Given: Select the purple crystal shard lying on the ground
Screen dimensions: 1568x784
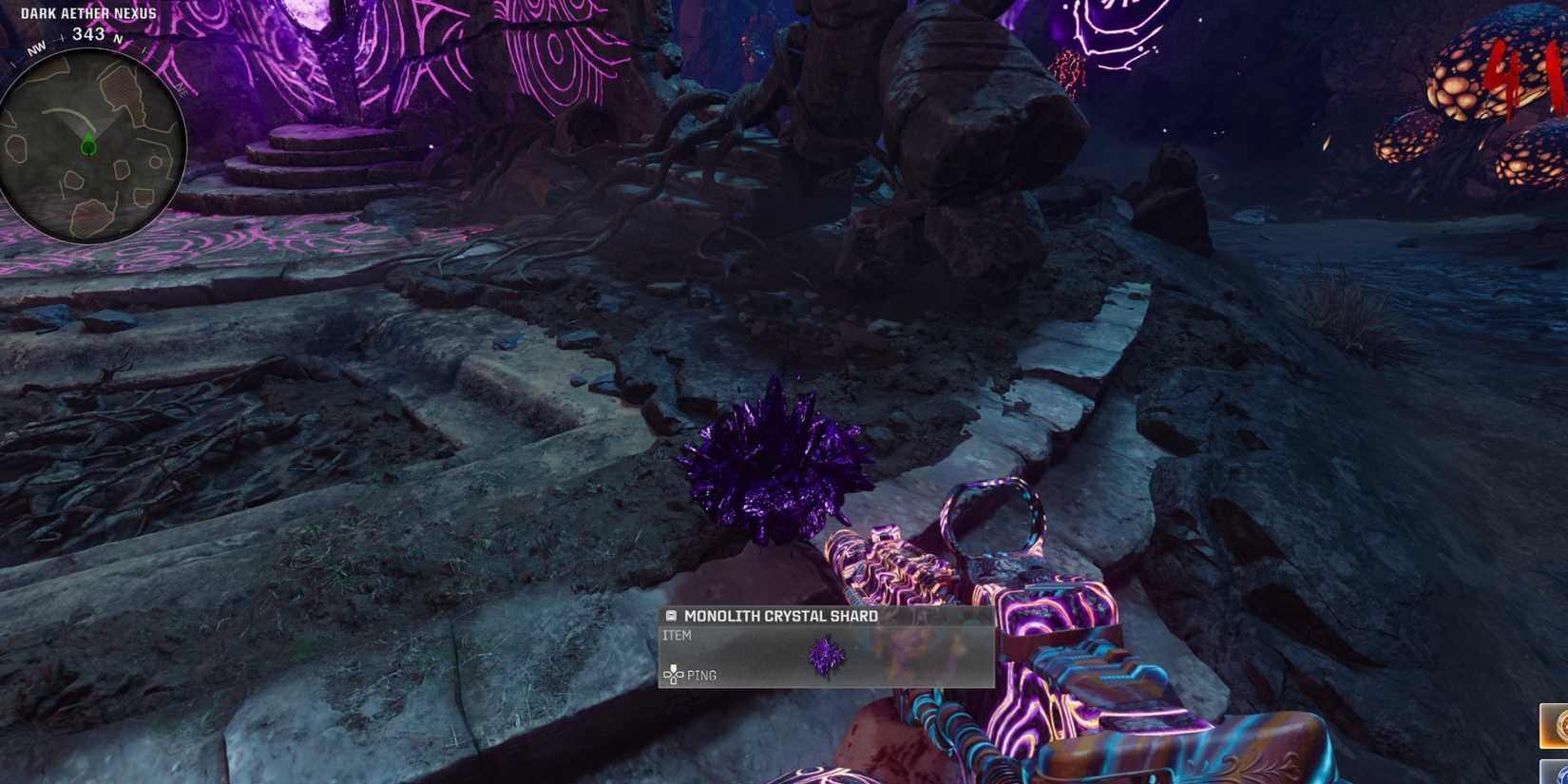Looking at the screenshot, I should 779,466.
